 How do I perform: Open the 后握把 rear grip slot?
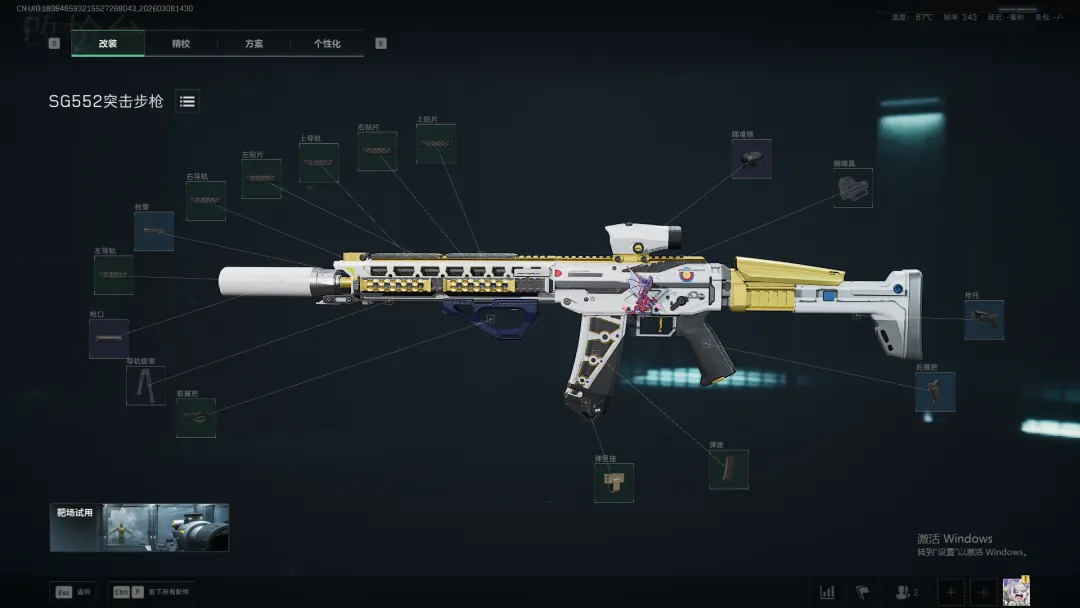(x=935, y=392)
